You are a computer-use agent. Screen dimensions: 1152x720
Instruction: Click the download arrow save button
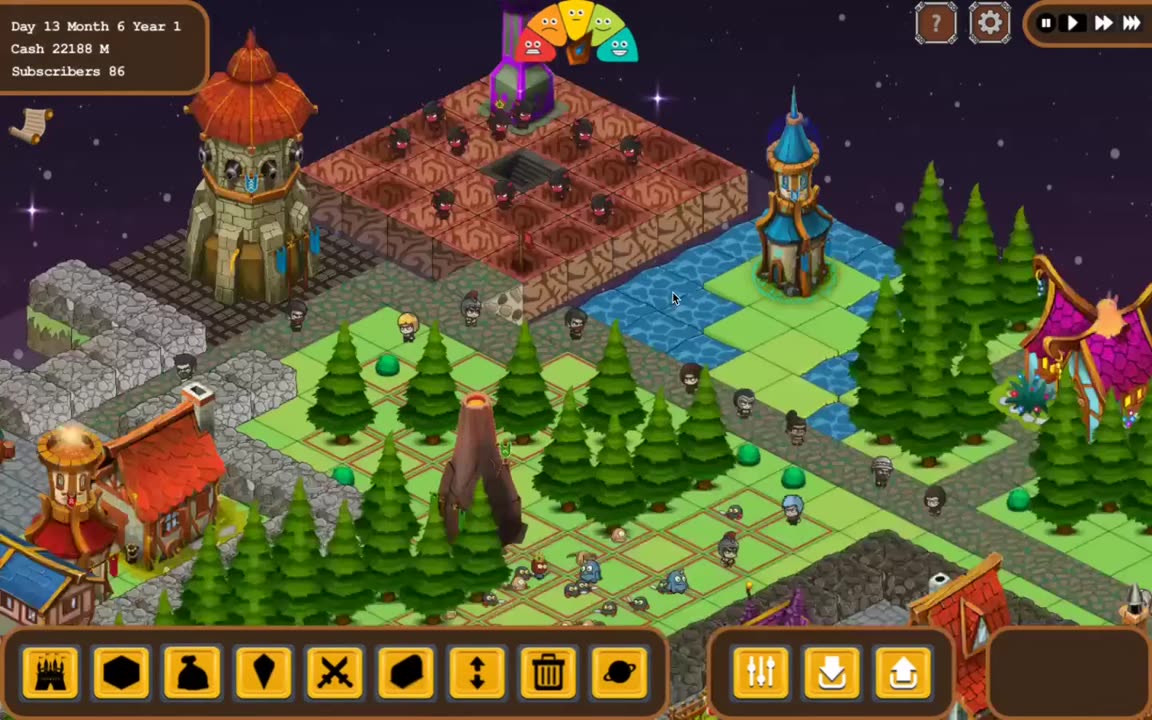point(832,671)
